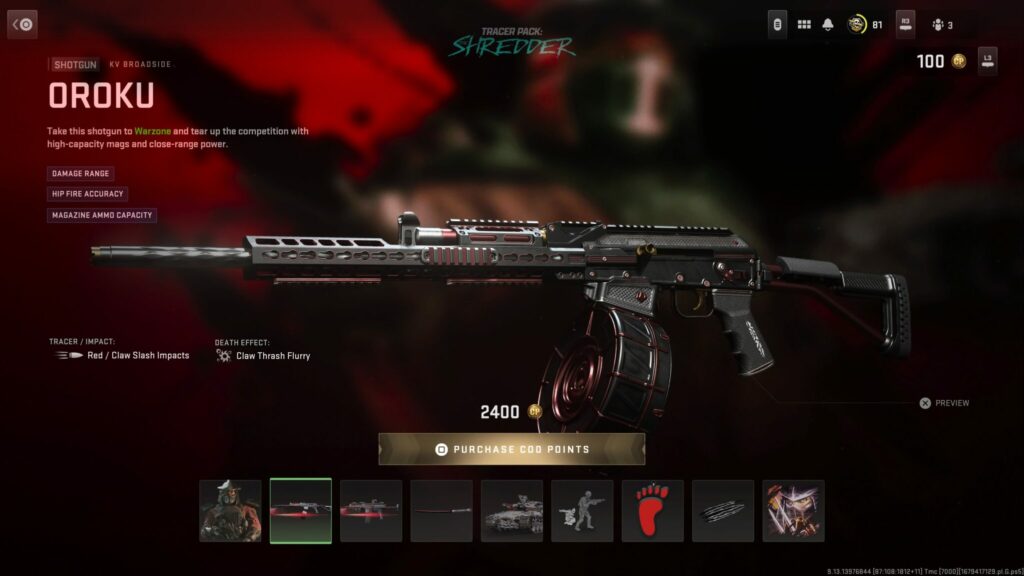This screenshot has width=1024, height=576.
Task: Open the player profile emblem showing level 81
Action: (x=857, y=24)
